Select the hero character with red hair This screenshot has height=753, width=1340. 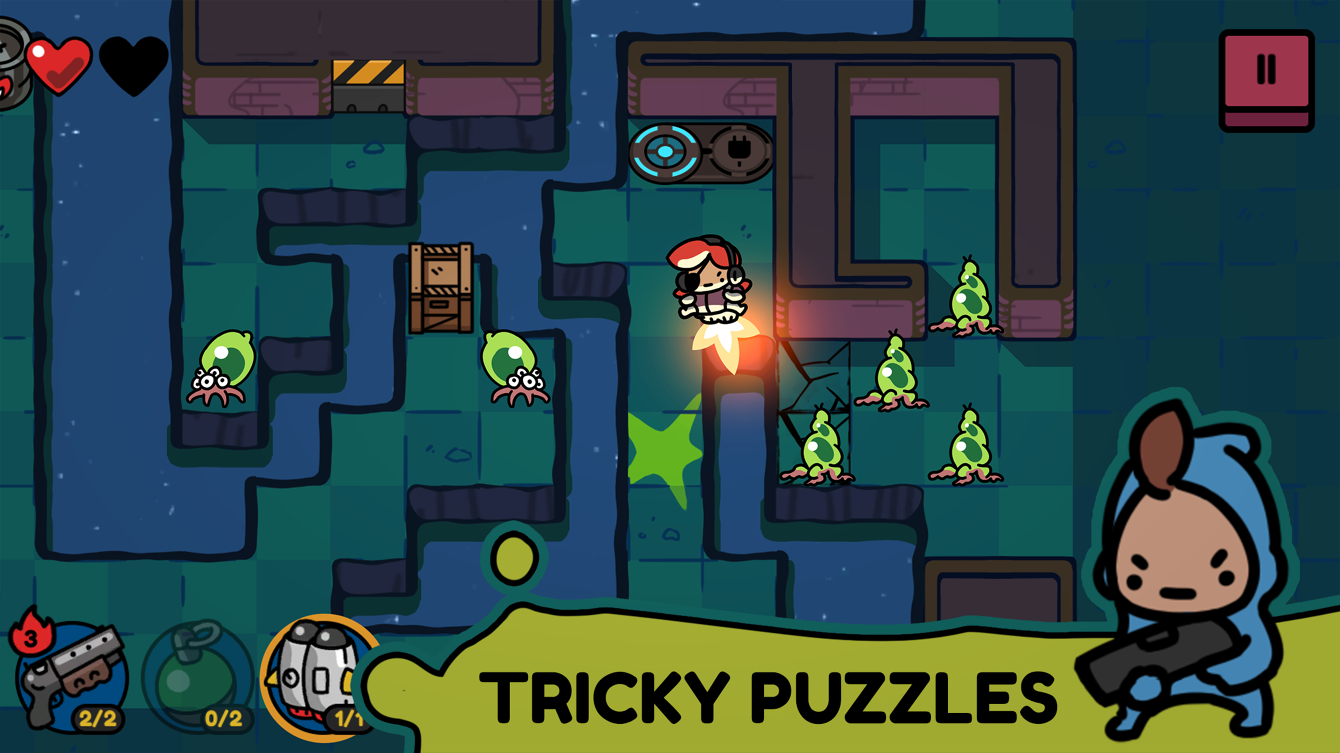click(710, 280)
